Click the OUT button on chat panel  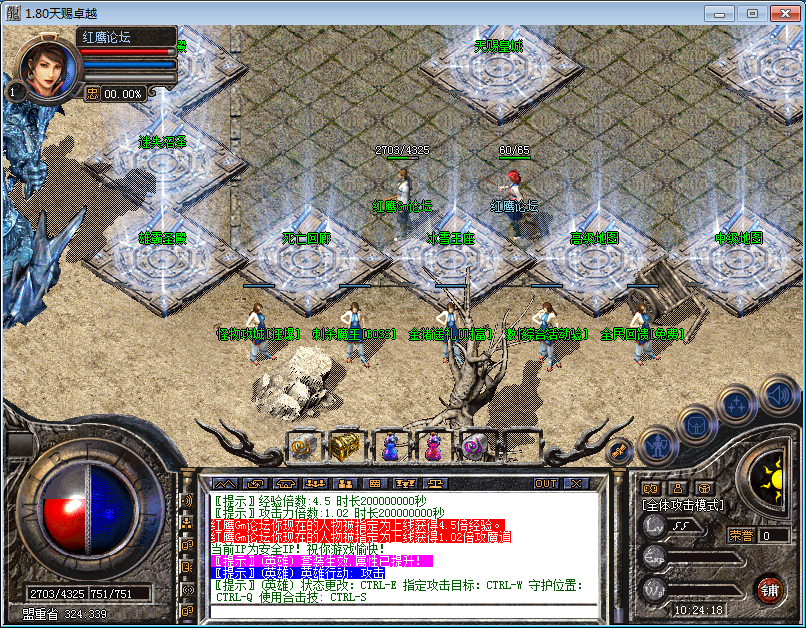click(x=546, y=484)
